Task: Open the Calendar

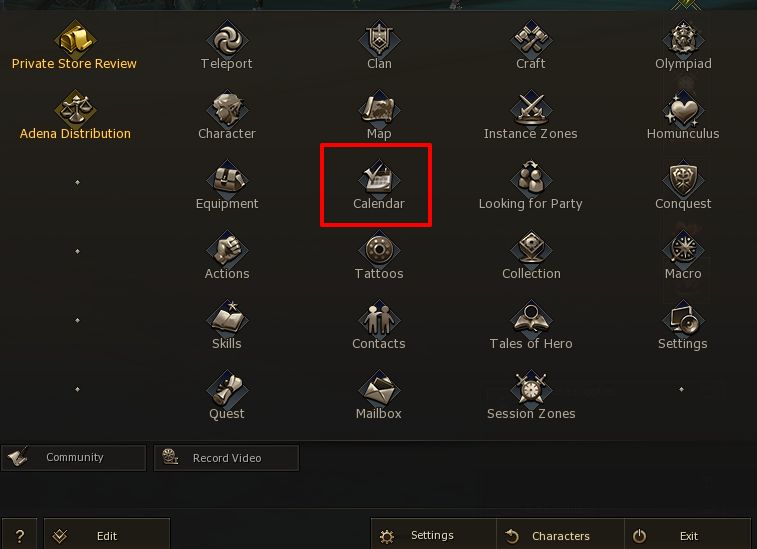Action: [x=379, y=187]
